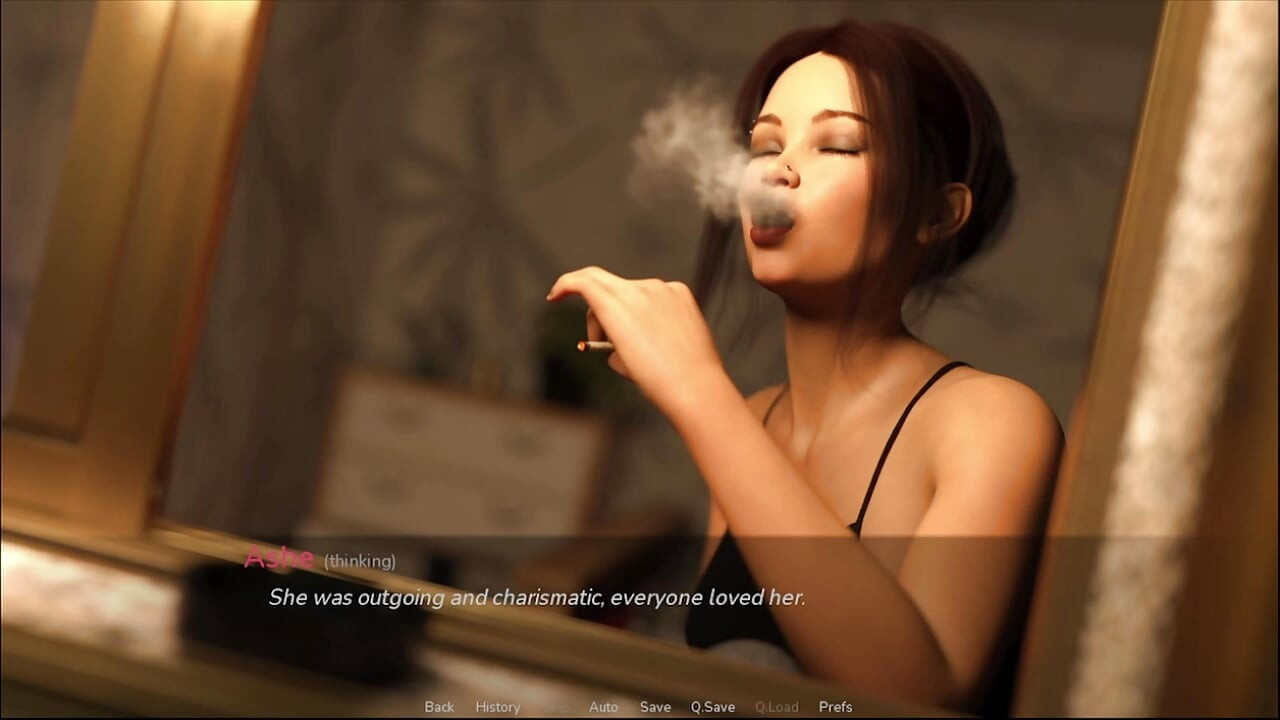This screenshot has width=1280, height=720.
Task: Activate Q.Save from the bottom bar
Action: 712,707
